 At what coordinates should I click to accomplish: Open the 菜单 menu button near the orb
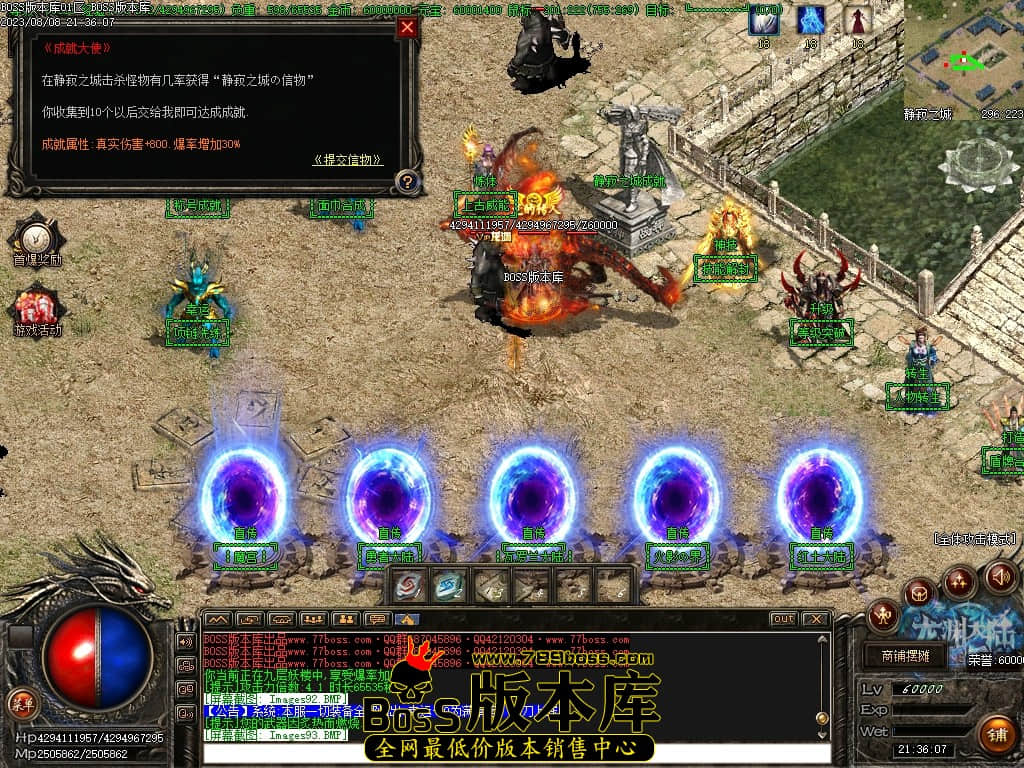(x=21, y=703)
